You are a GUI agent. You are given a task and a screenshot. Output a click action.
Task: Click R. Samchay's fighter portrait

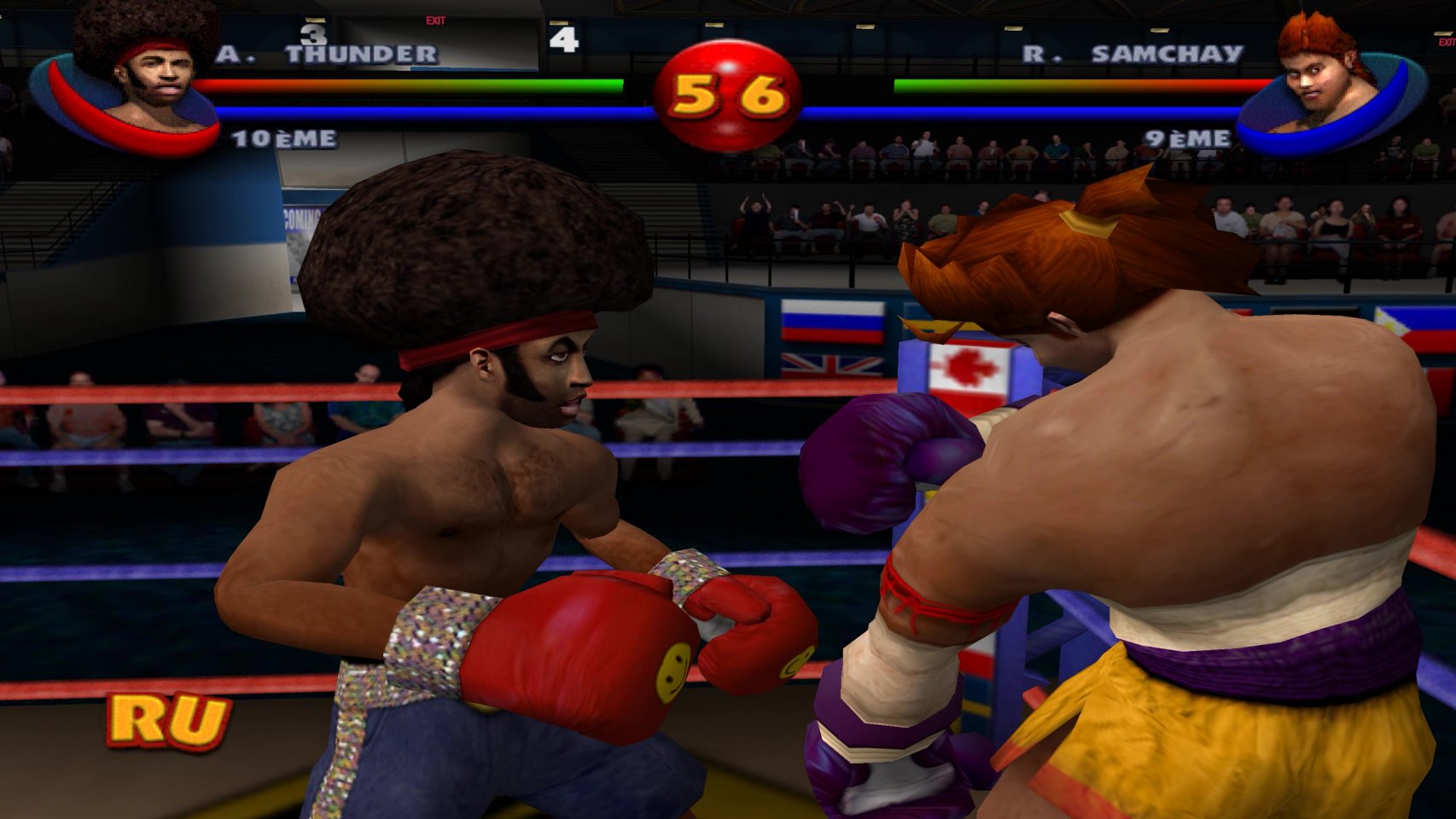pos(1325,81)
